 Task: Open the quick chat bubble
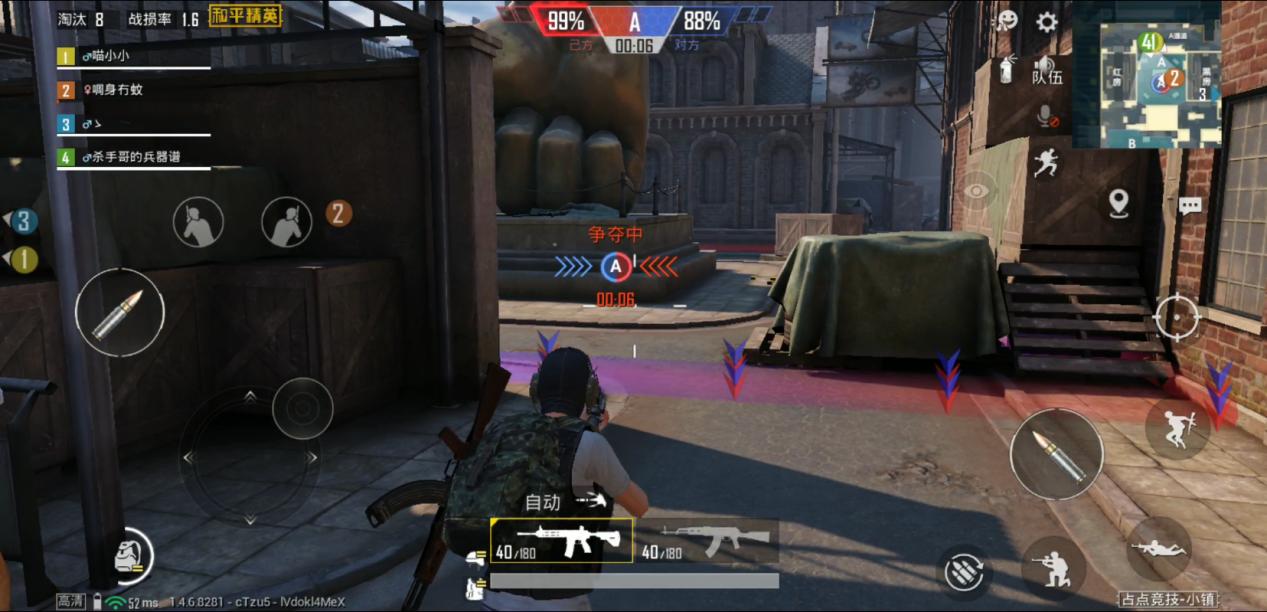[x=1189, y=206]
